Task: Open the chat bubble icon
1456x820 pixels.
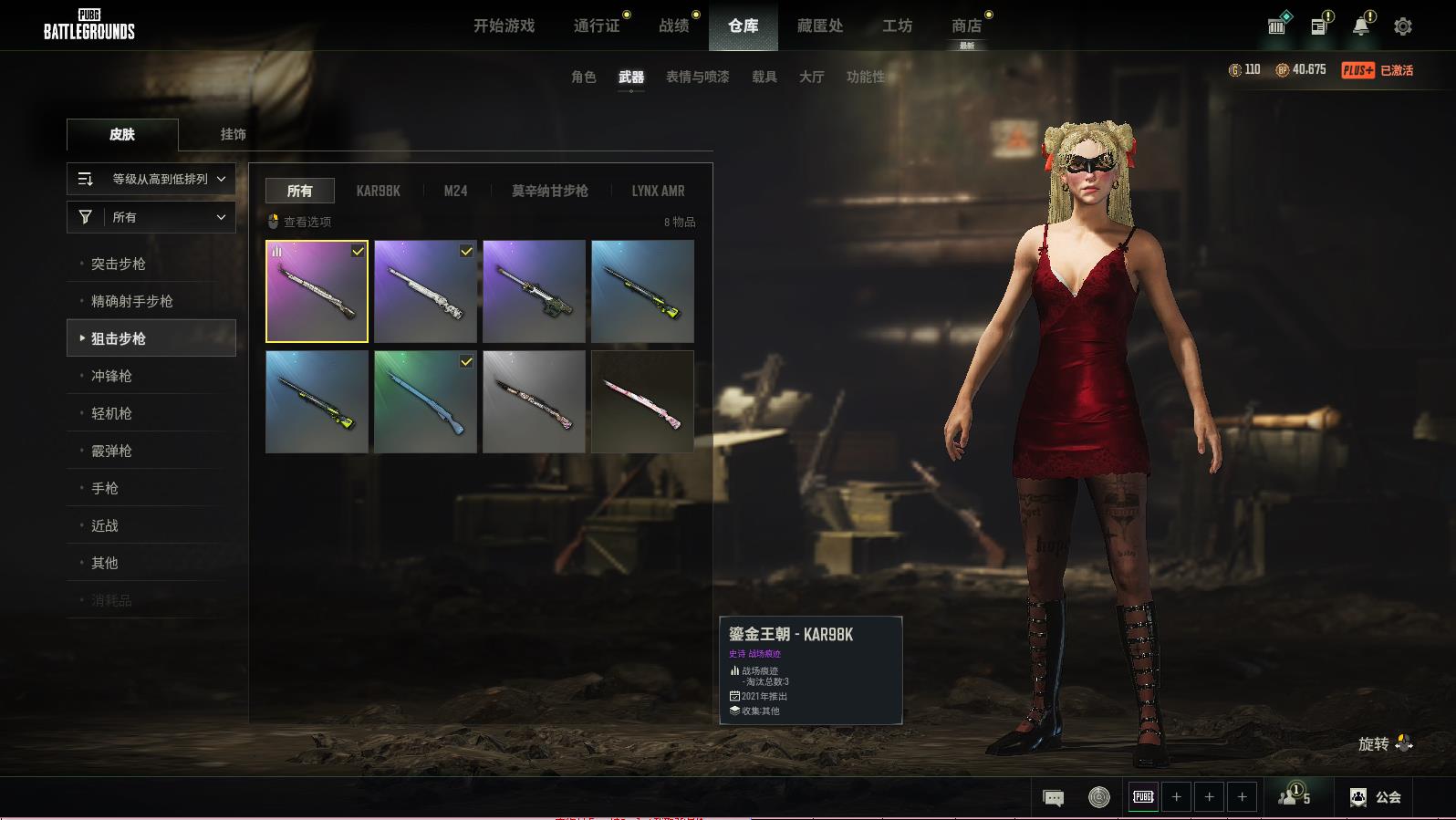Action: 1053,798
